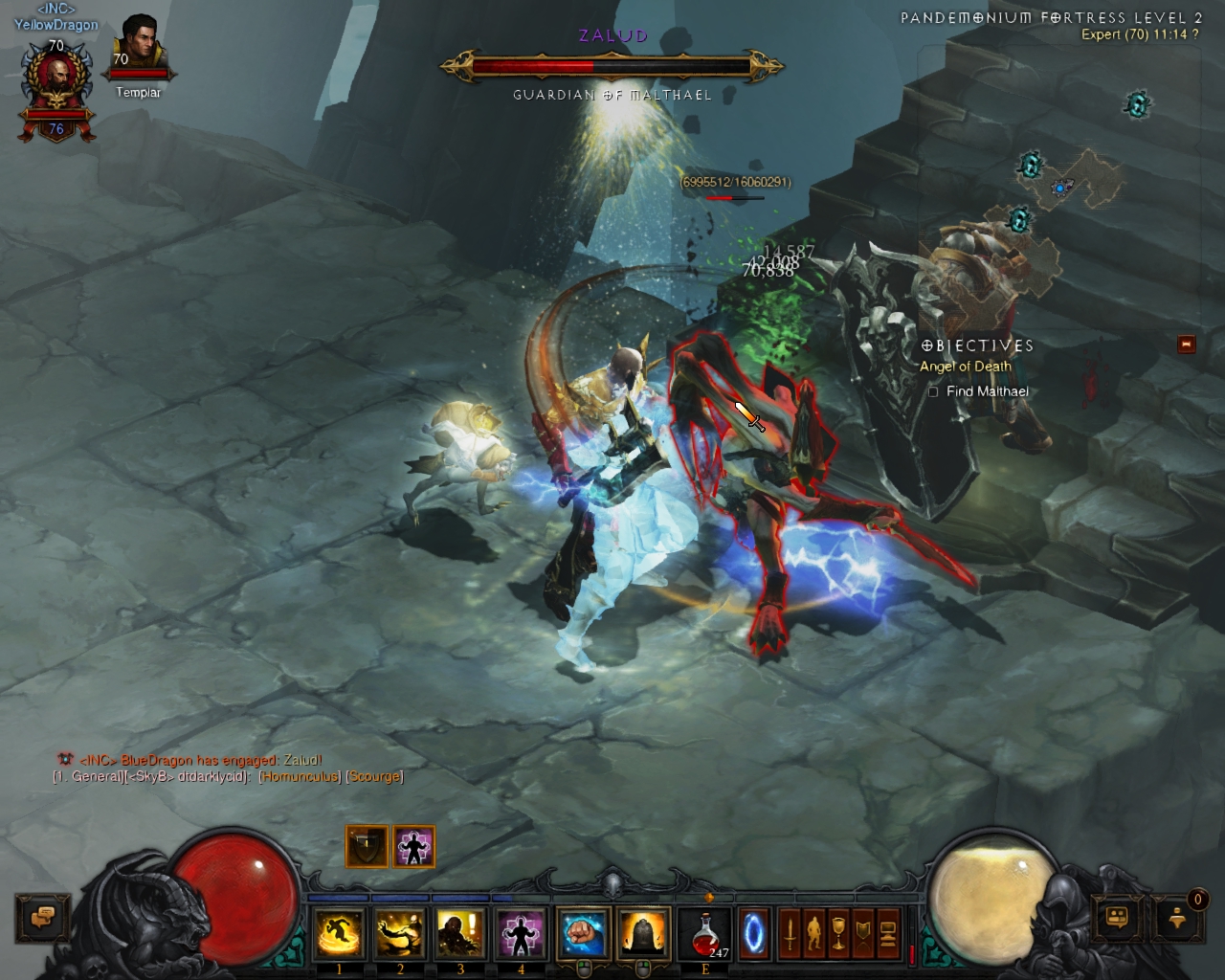Viewport: 1225px width, 980px height.
Task: Activate the golden bell secondary skill
Action: pyautogui.click(x=643, y=933)
